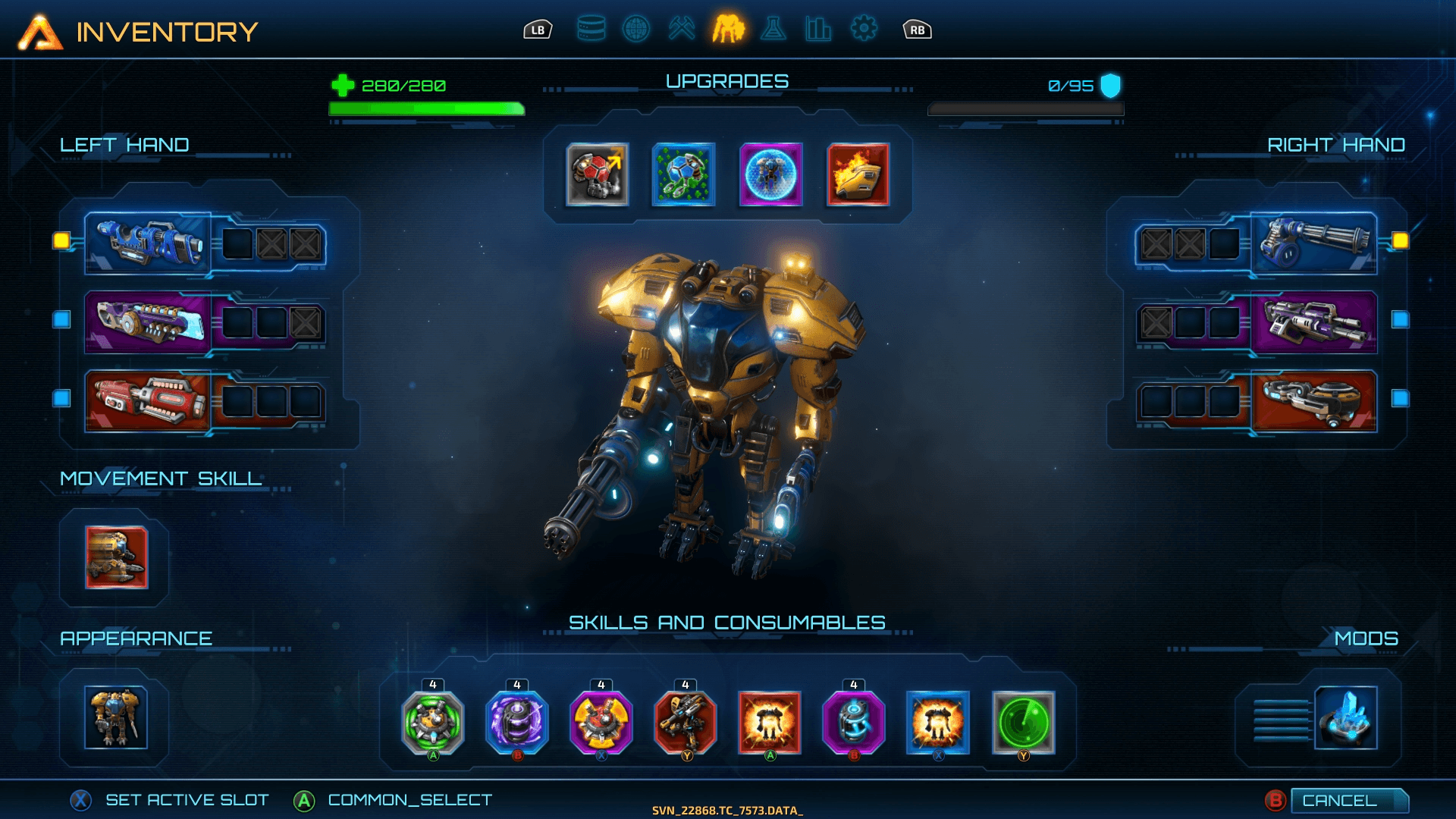Open the mech appearance slot
The width and height of the screenshot is (1456, 819).
pyautogui.click(x=116, y=717)
